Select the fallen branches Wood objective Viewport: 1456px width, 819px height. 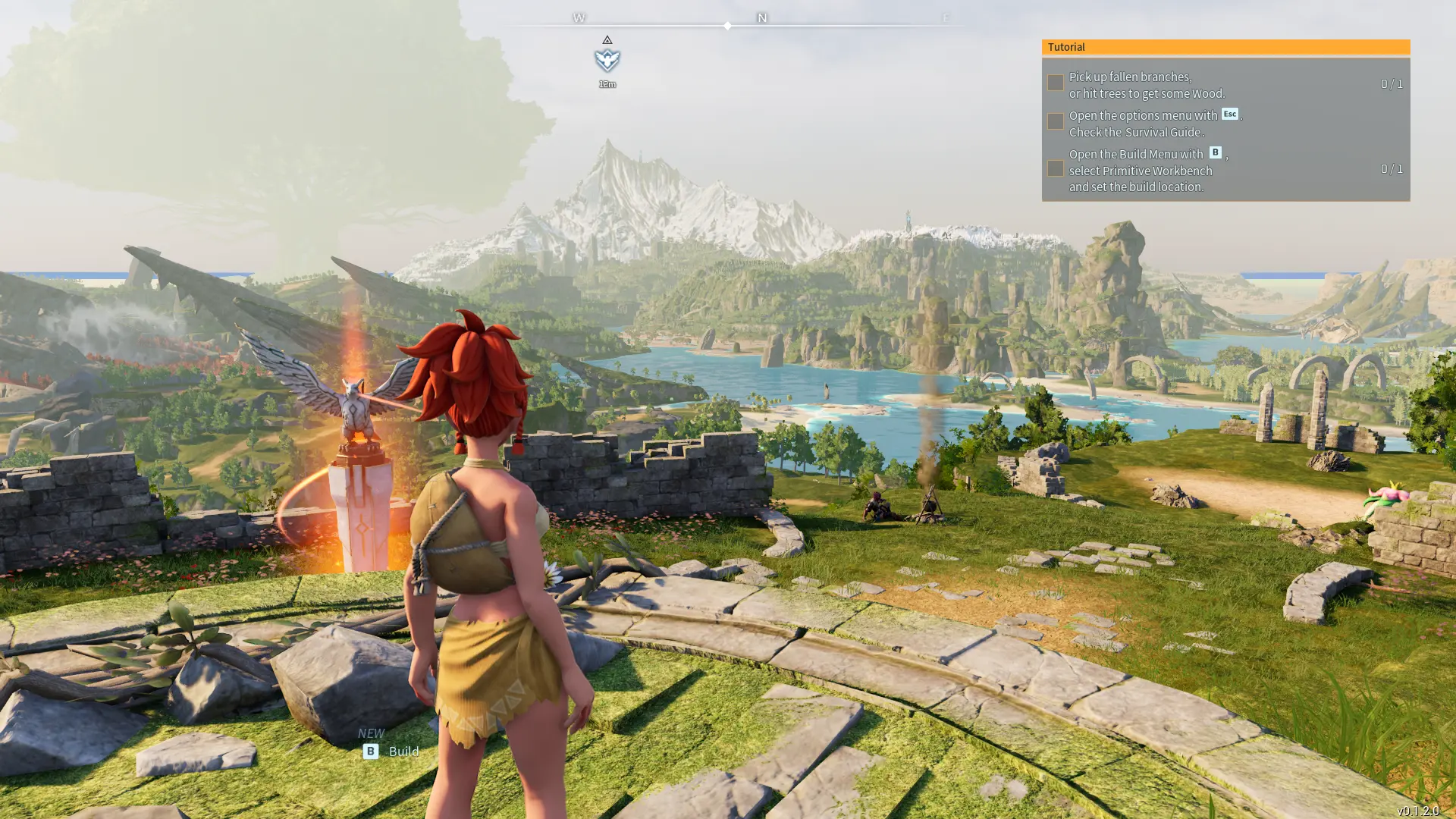[x=1147, y=85]
